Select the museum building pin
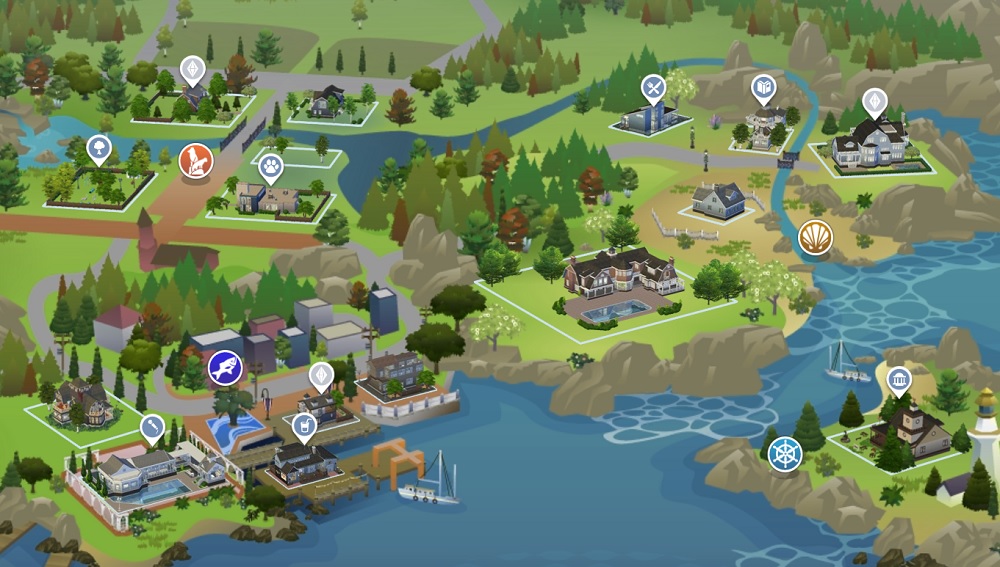This screenshot has height=567, width=1000. click(x=899, y=381)
